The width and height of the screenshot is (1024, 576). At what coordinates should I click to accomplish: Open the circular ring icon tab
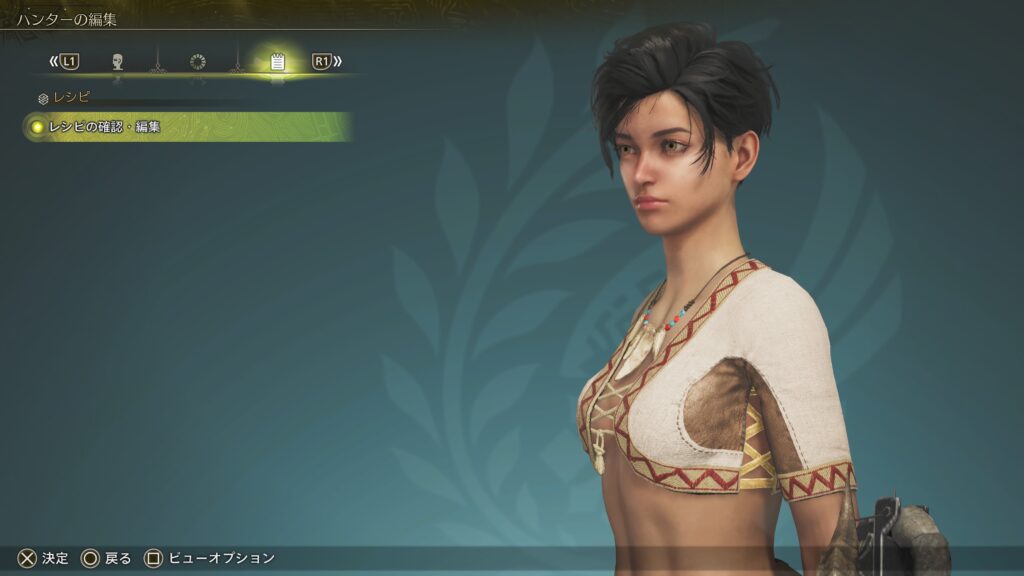[197, 62]
